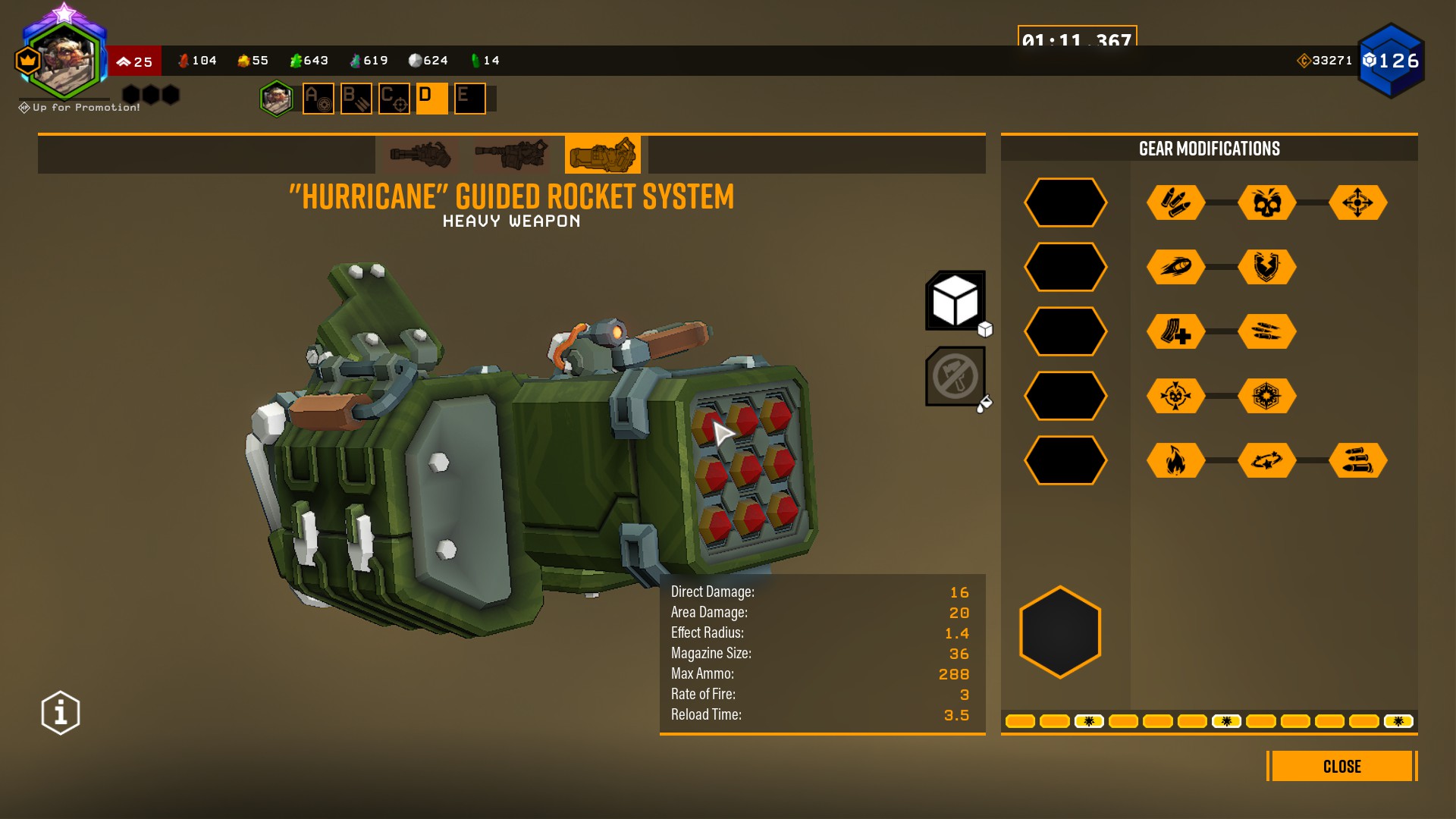
Task: Open the white cube weapon skin option
Action: tap(955, 301)
